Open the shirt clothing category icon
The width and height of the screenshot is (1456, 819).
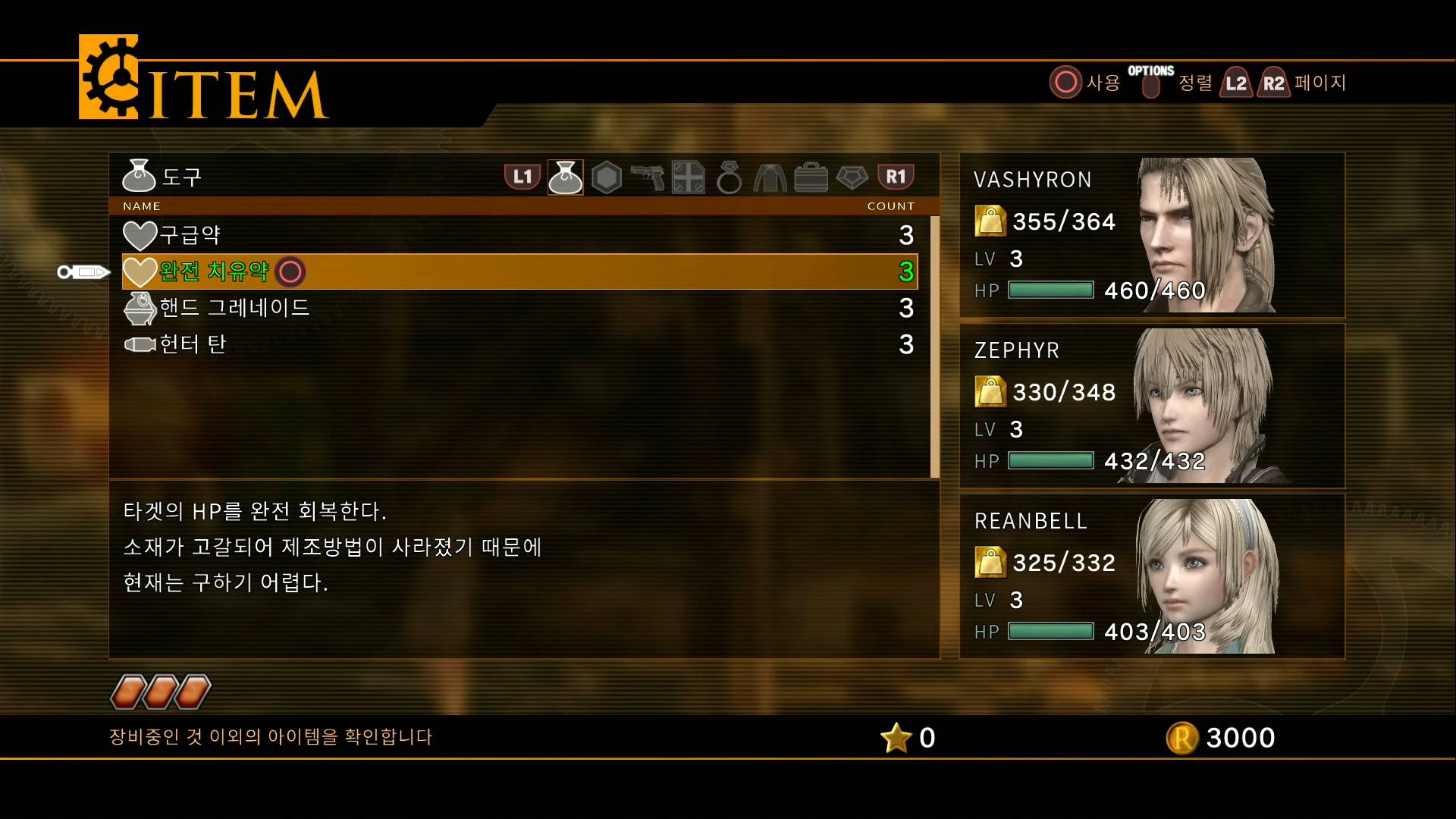[x=769, y=177]
